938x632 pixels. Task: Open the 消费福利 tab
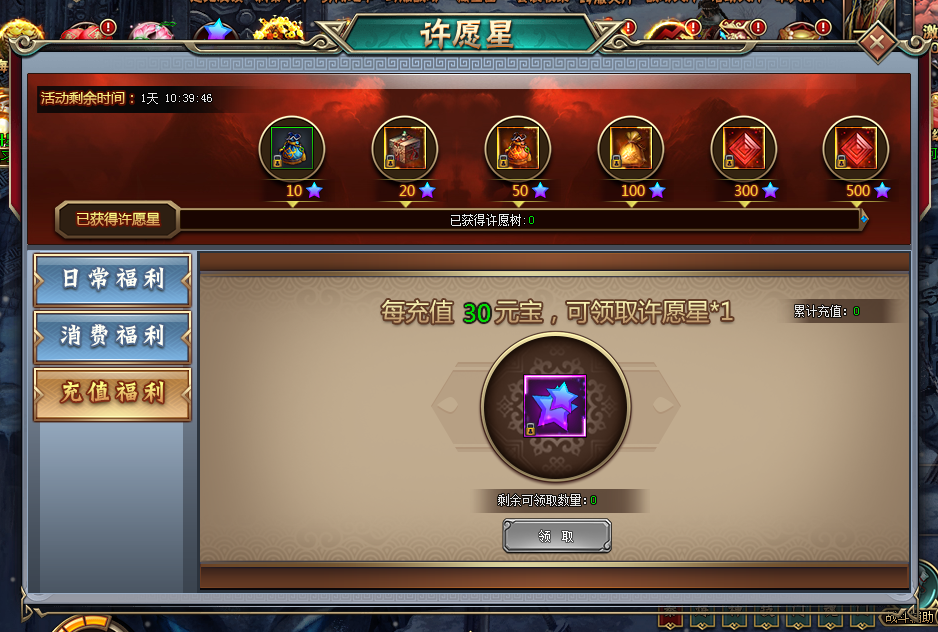pyautogui.click(x=112, y=336)
